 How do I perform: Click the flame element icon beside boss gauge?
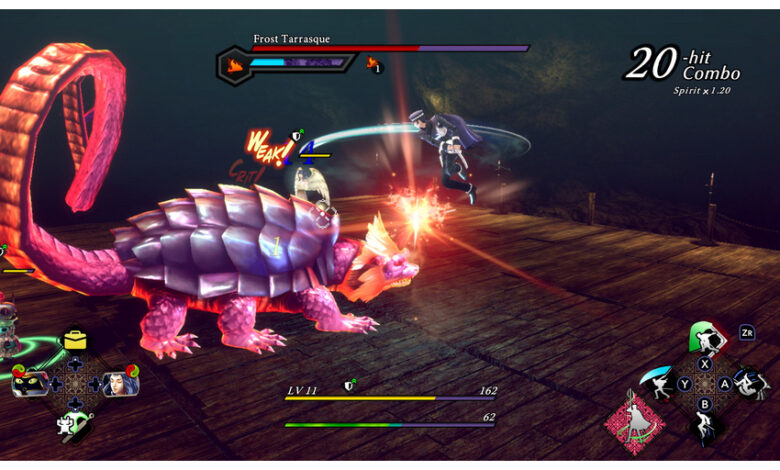click(234, 66)
